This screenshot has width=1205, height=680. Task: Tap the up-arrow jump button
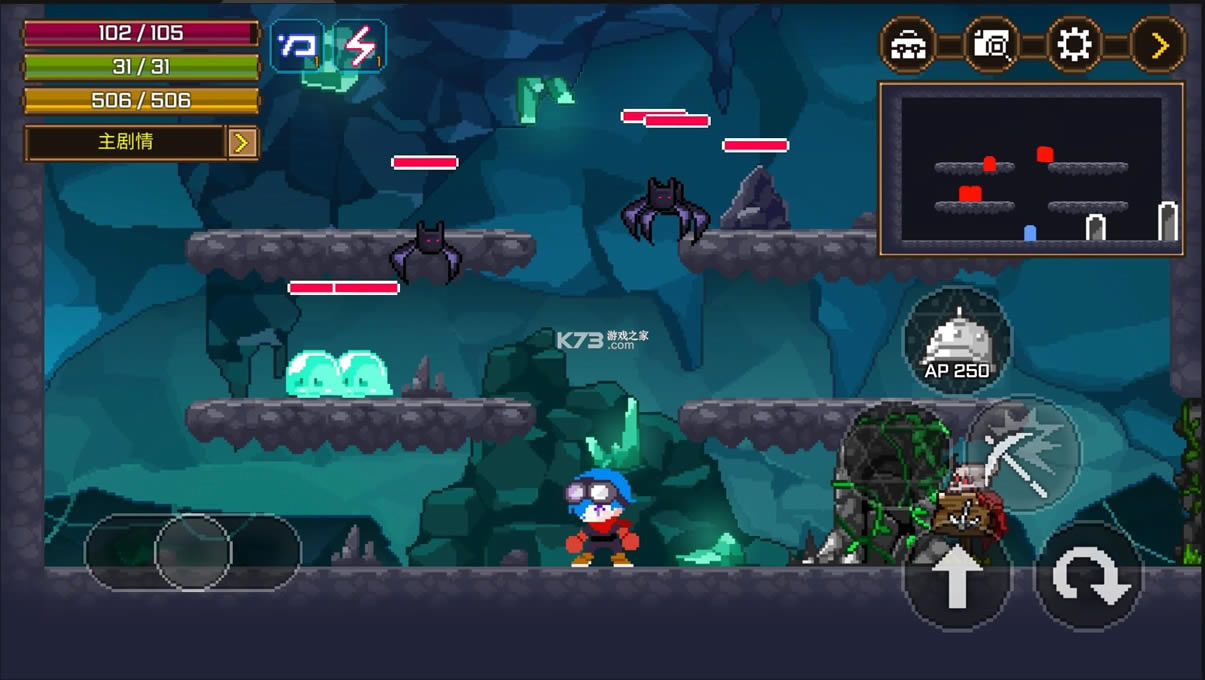coord(957,576)
